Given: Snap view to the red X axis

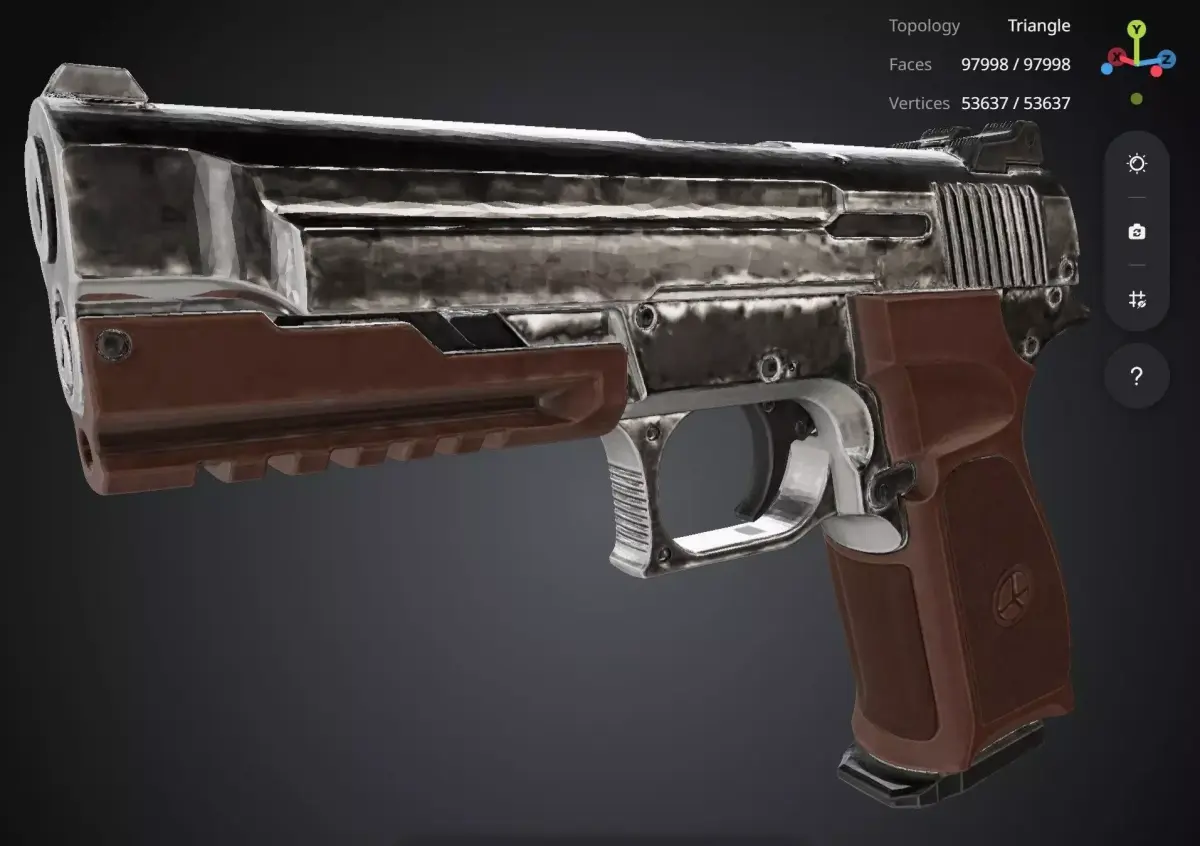Looking at the screenshot, I should [1116, 57].
